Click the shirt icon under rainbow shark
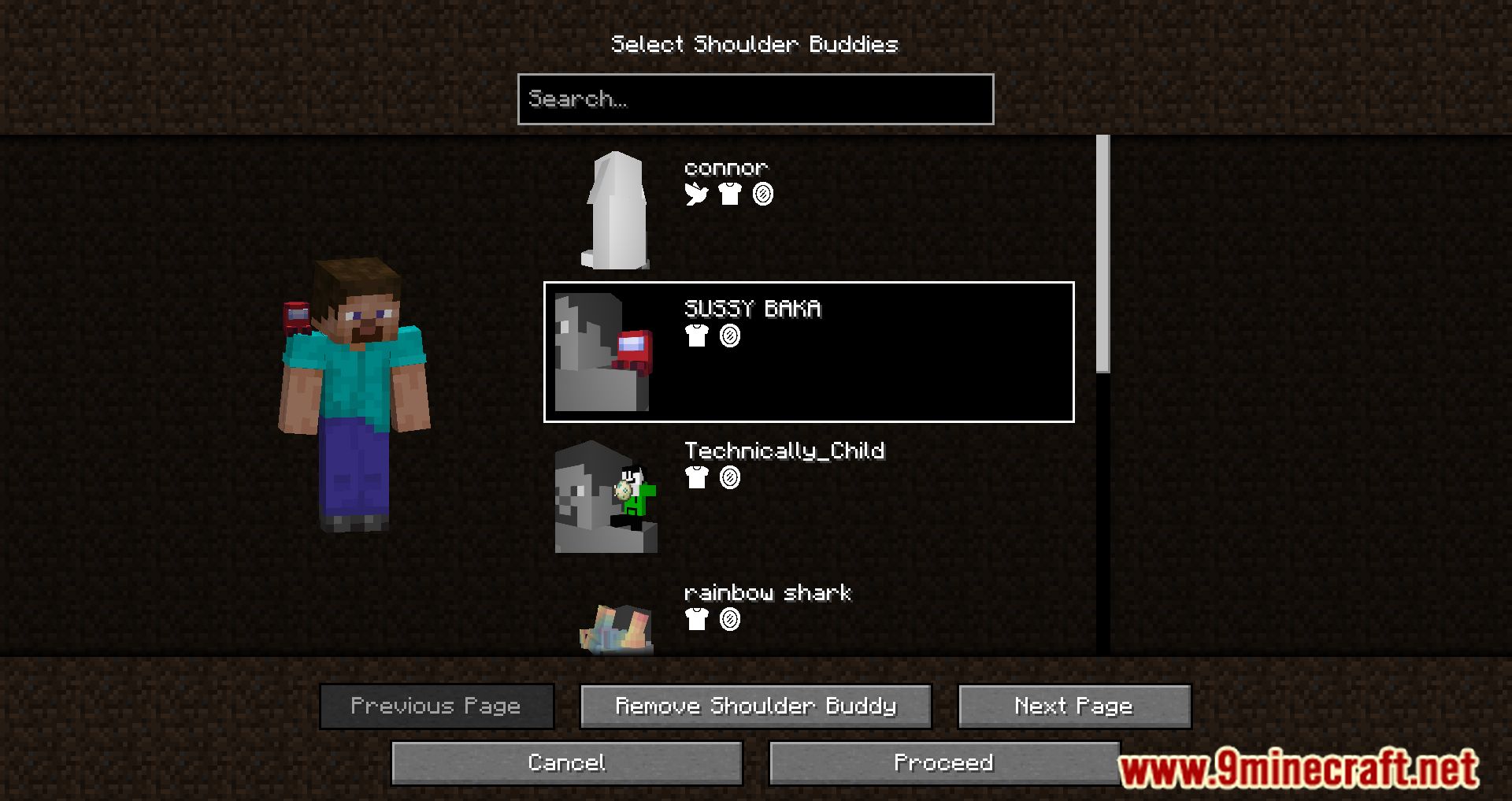 point(696,621)
